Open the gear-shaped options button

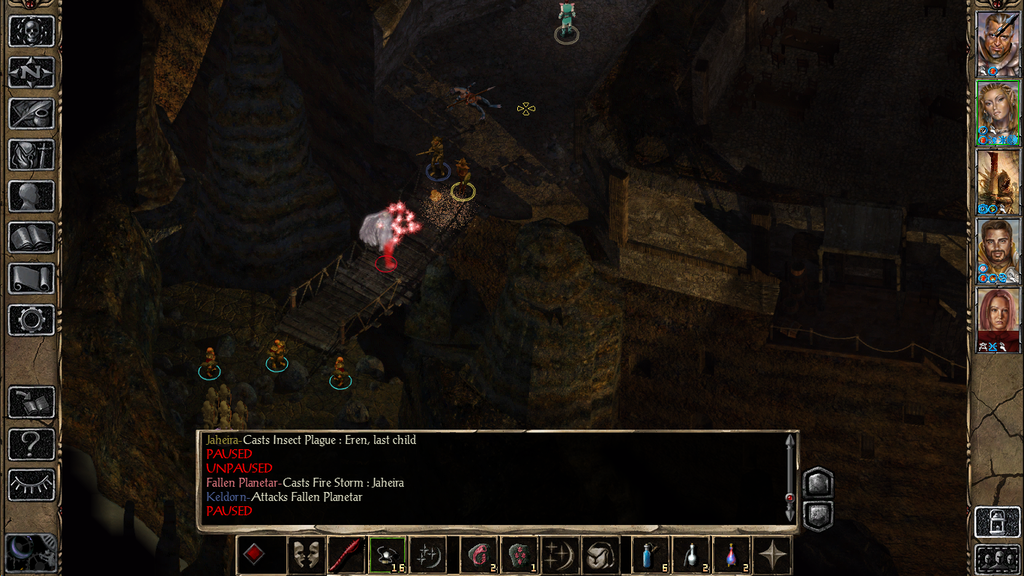point(31,320)
